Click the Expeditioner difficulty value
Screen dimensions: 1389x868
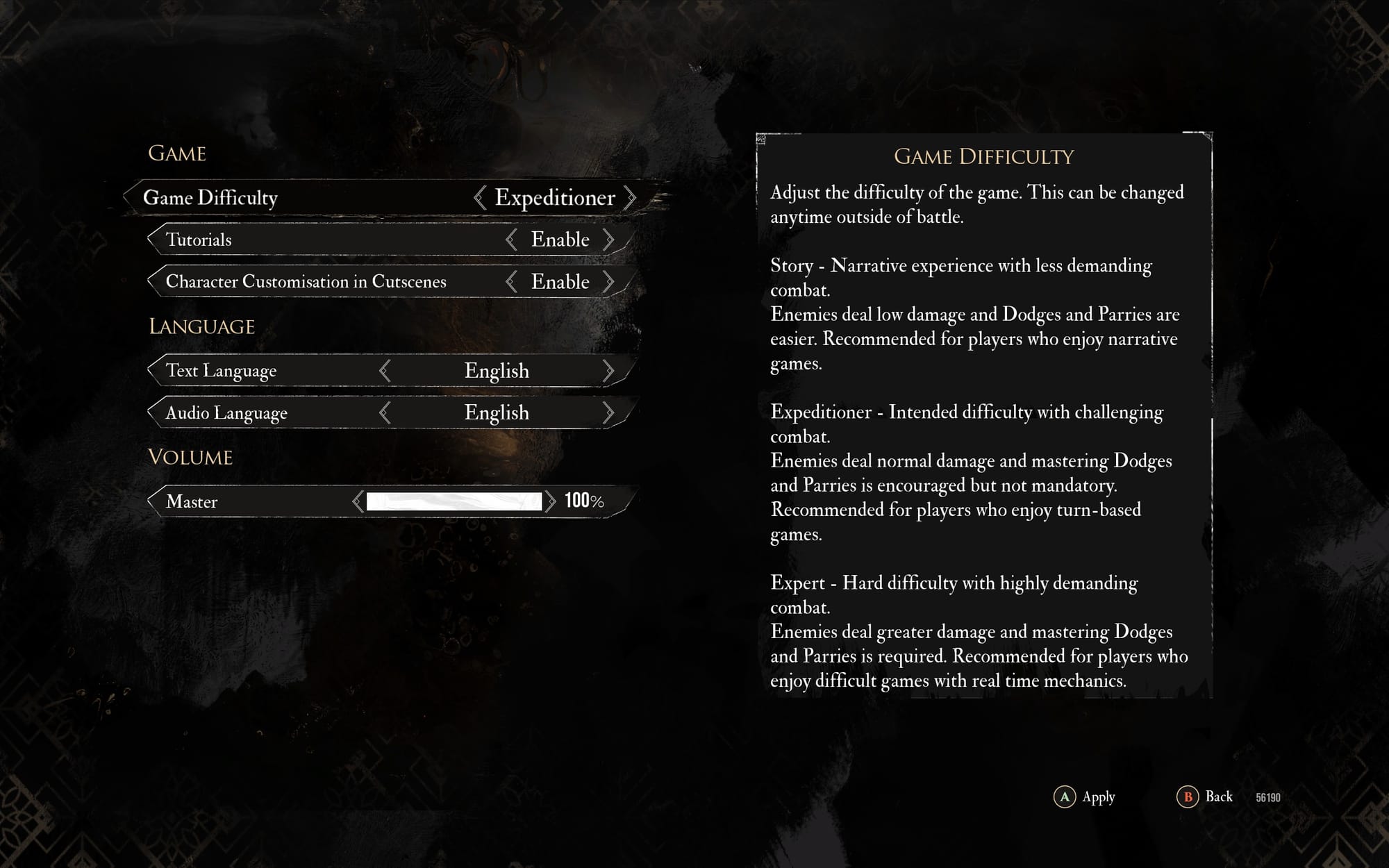pos(554,198)
